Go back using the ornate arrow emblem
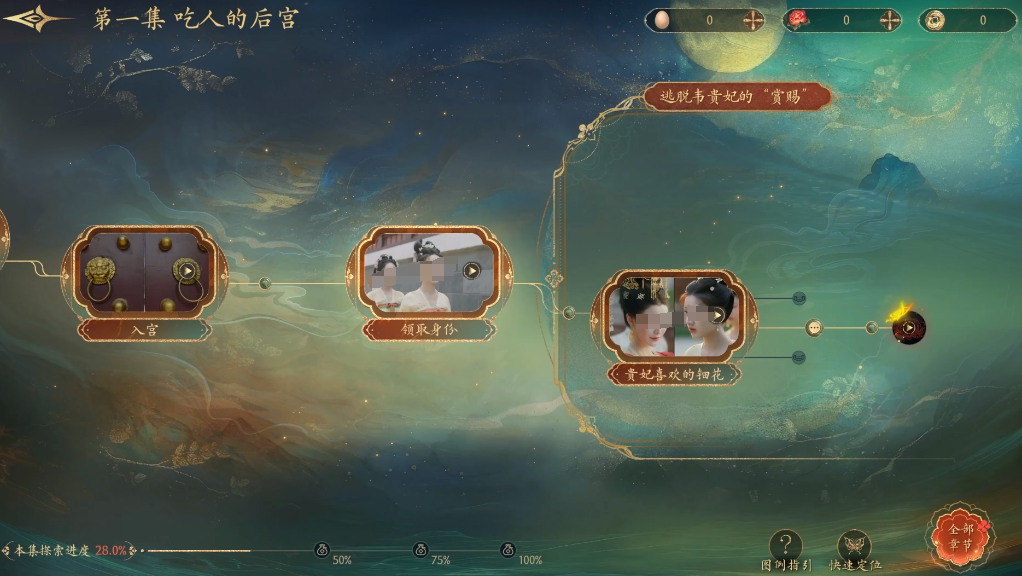The image size is (1022, 576). [x=36, y=19]
